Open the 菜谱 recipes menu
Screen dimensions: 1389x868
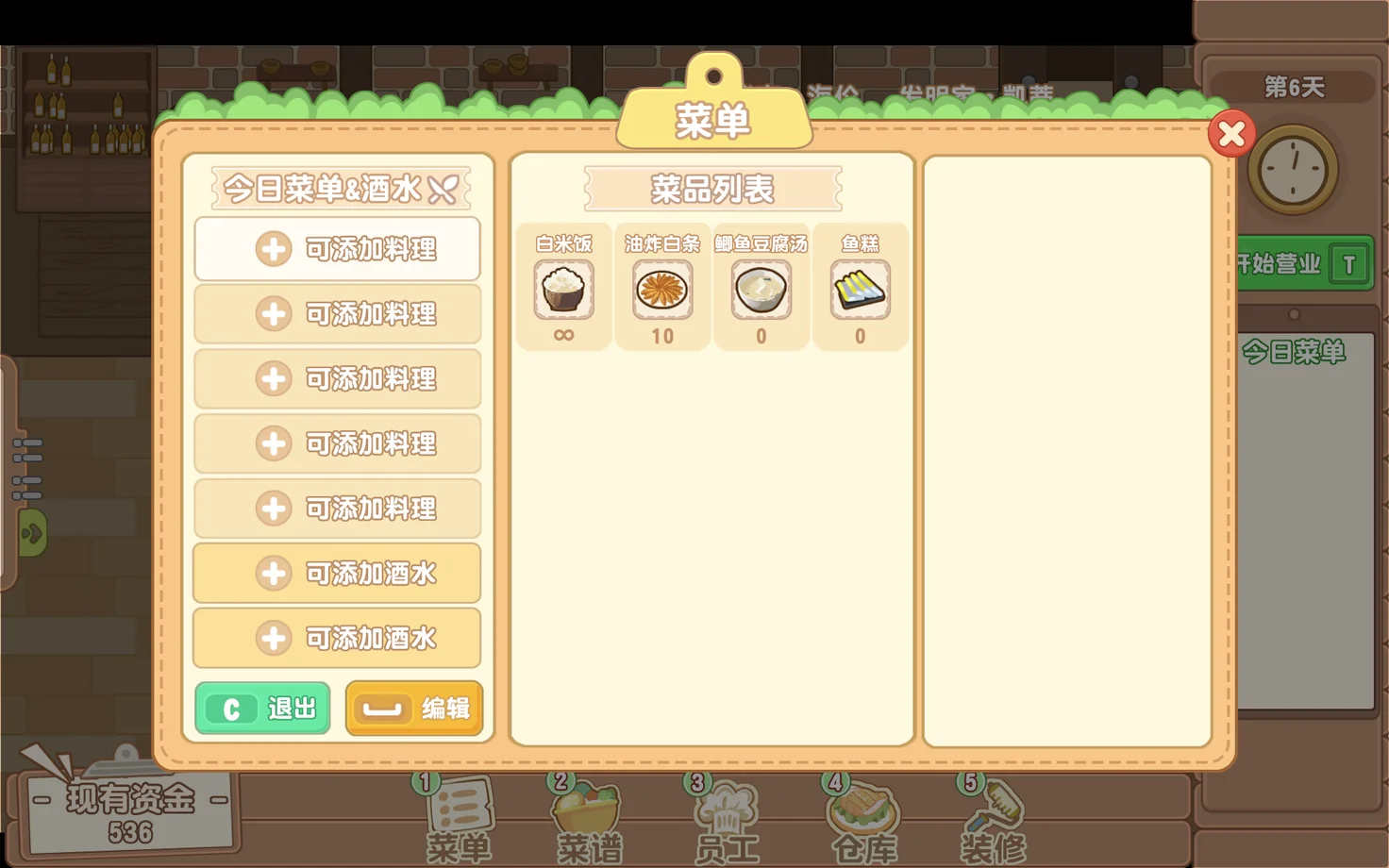[588, 819]
